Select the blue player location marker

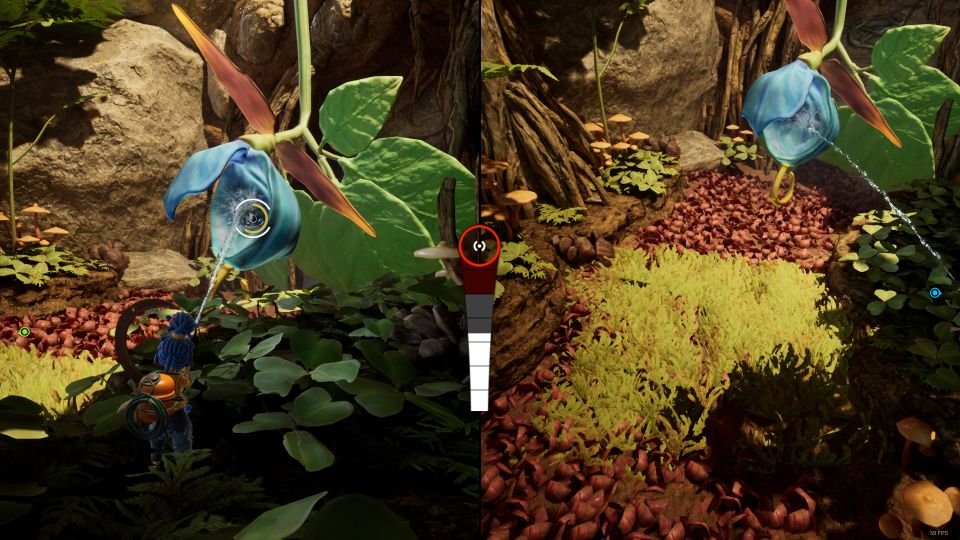pyautogui.click(x=935, y=293)
